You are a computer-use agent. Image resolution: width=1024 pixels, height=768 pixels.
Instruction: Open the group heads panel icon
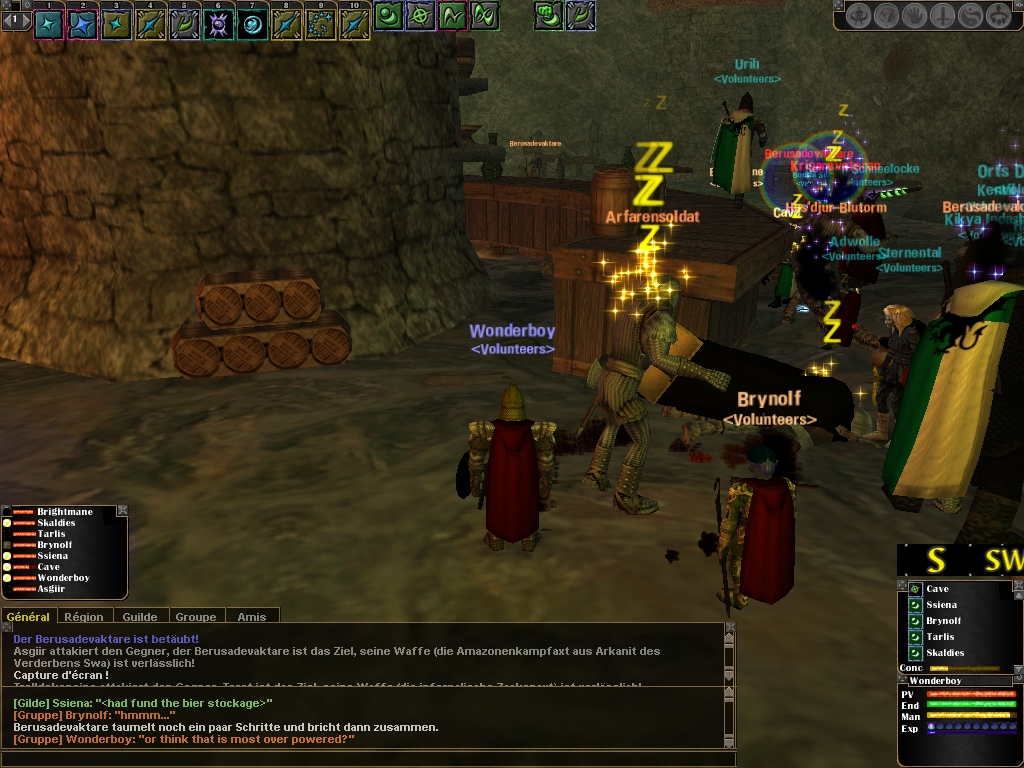tap(998, 16)
